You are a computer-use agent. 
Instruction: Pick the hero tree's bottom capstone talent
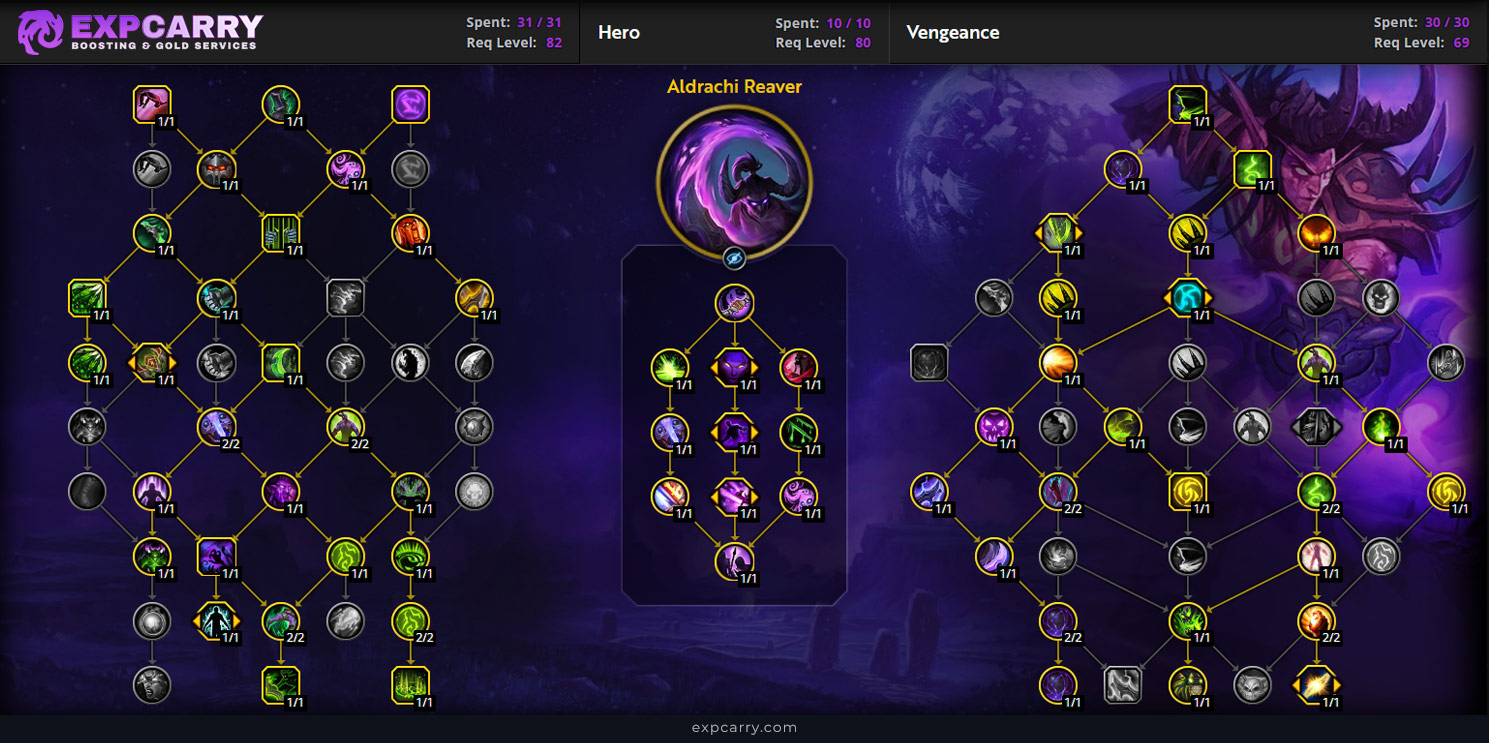734,561
